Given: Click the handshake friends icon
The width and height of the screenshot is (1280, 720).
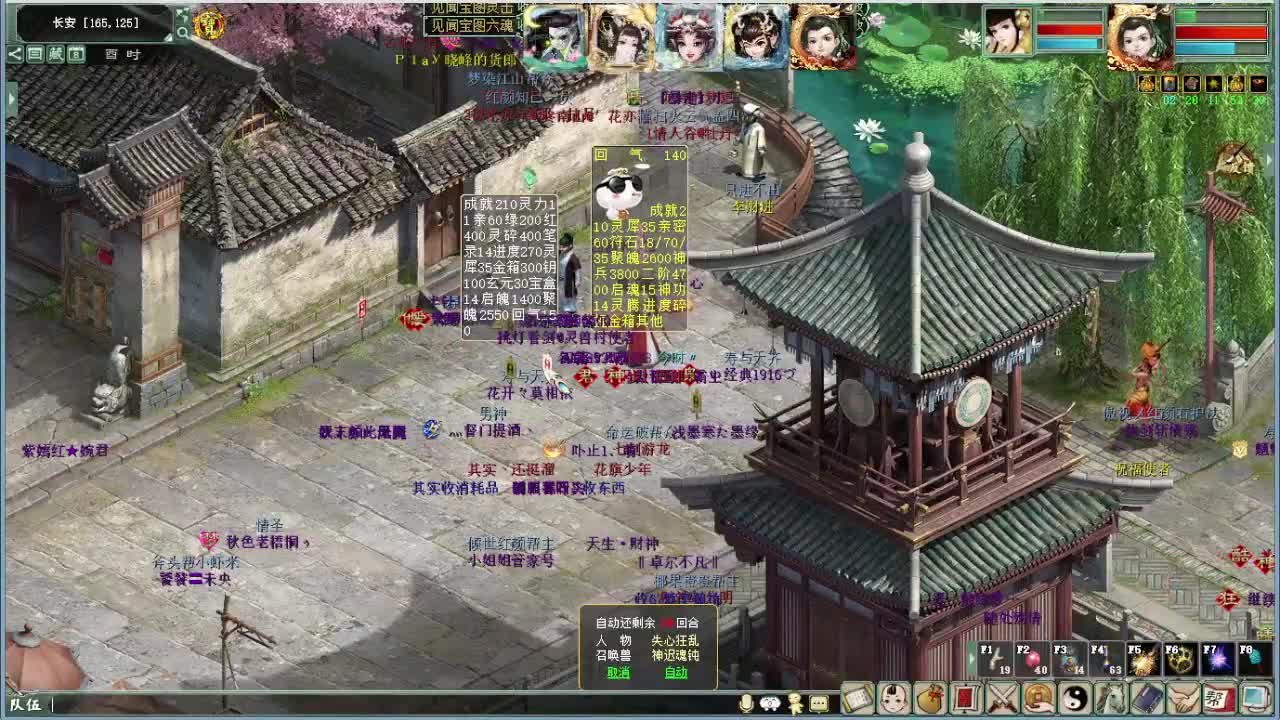Looking at the screenshot, I should pyautogui.click(x=1184, y=700).
